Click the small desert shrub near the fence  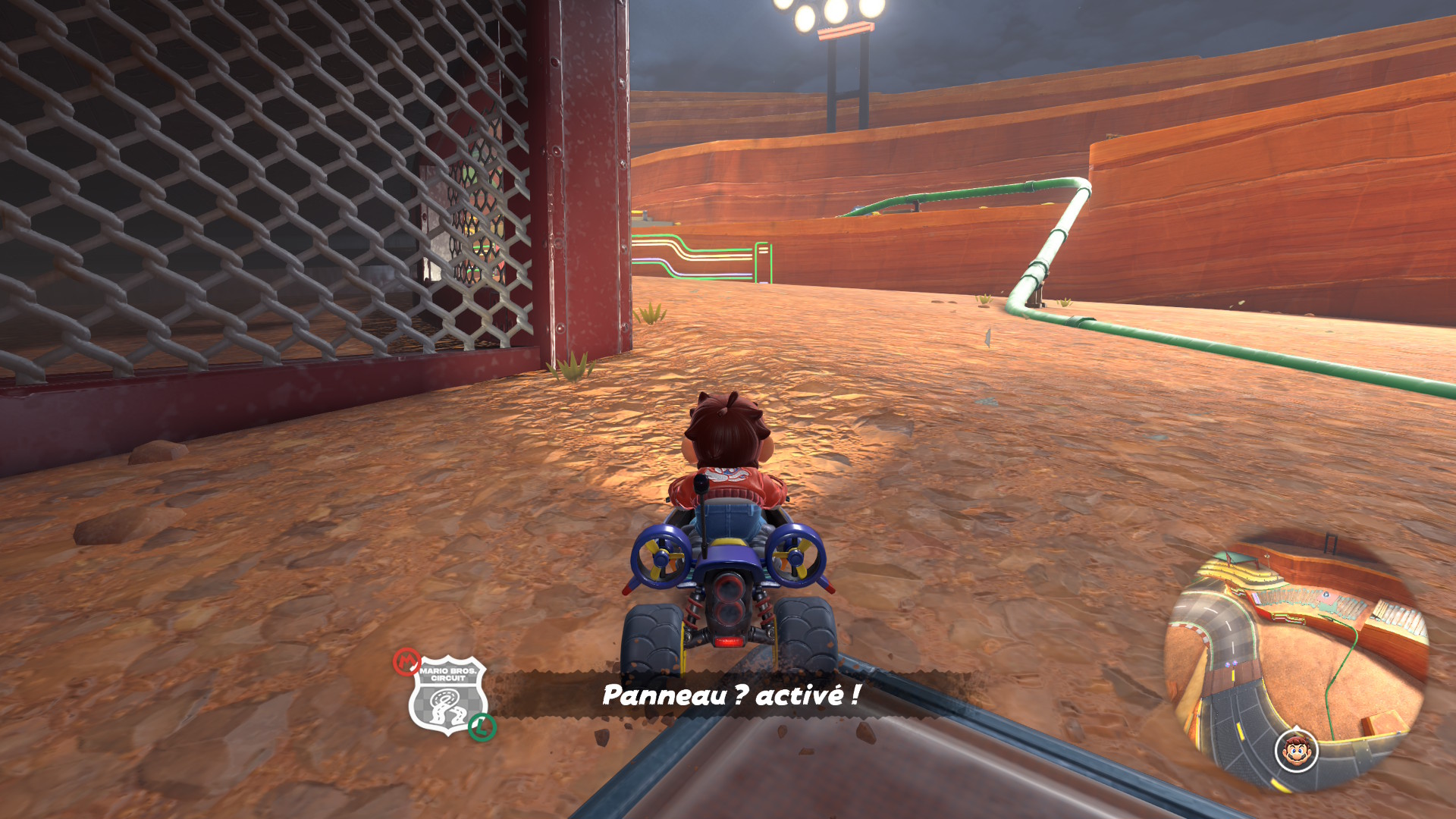(573, 368)
